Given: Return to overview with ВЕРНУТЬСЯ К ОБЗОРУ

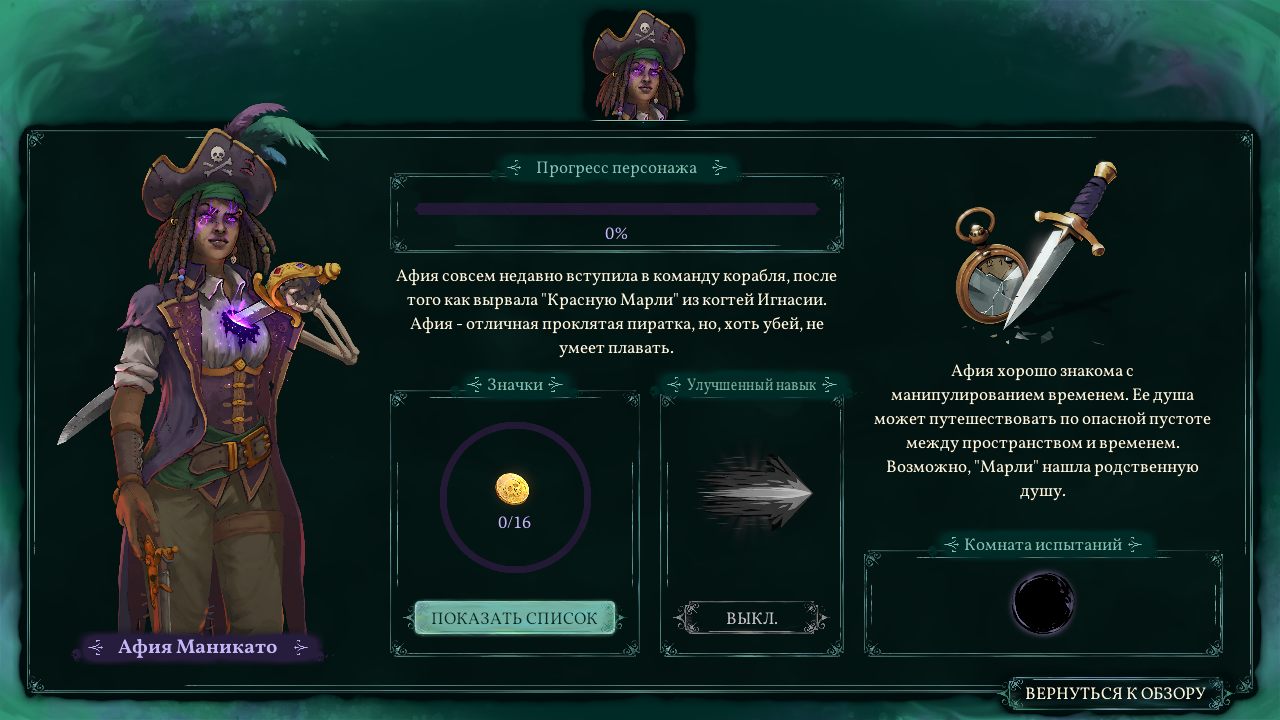Looking at the screenshot, I should [x=1115, y=693].
